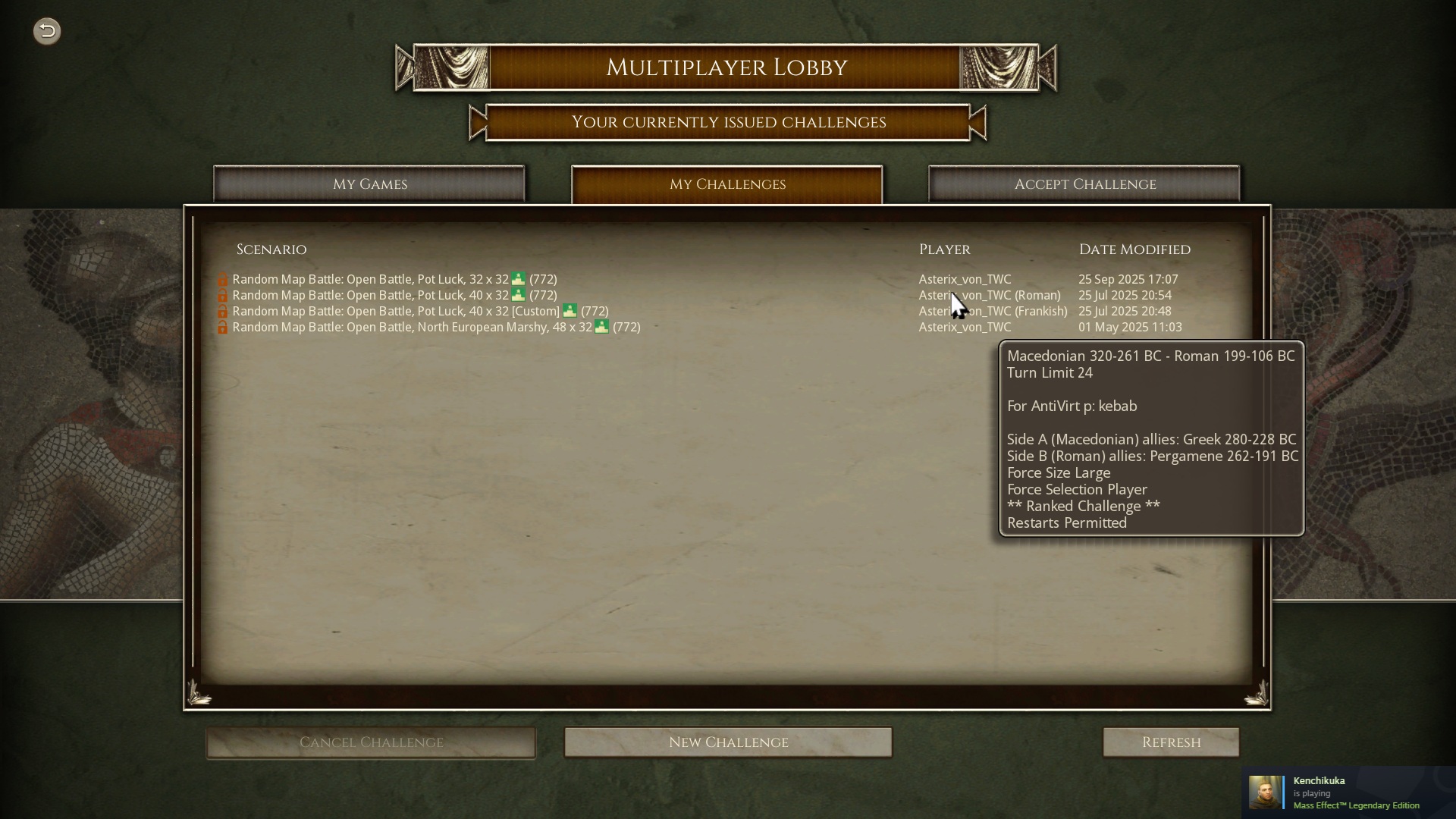Image resolution: width=1456 pixels, height=819 pixels.
Task: Click the back arrow button
Action: click(x=47, y=31)
